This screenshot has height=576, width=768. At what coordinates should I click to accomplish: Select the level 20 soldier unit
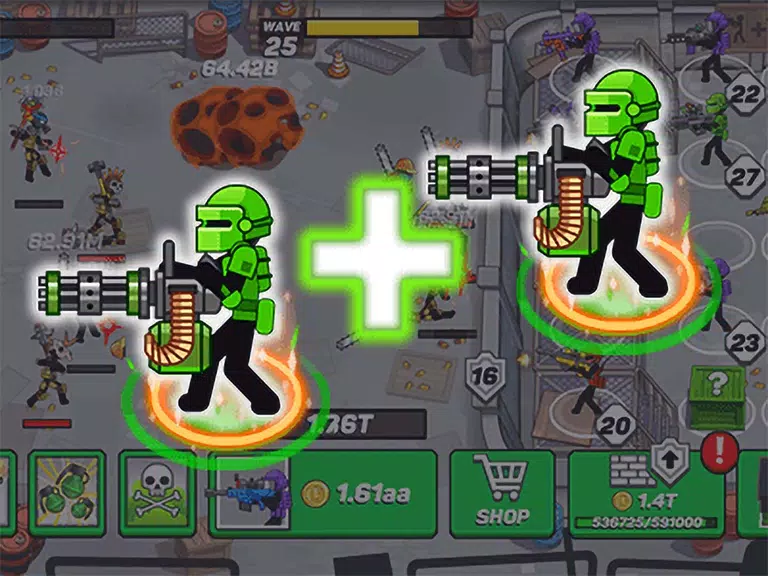click(588, 390)
